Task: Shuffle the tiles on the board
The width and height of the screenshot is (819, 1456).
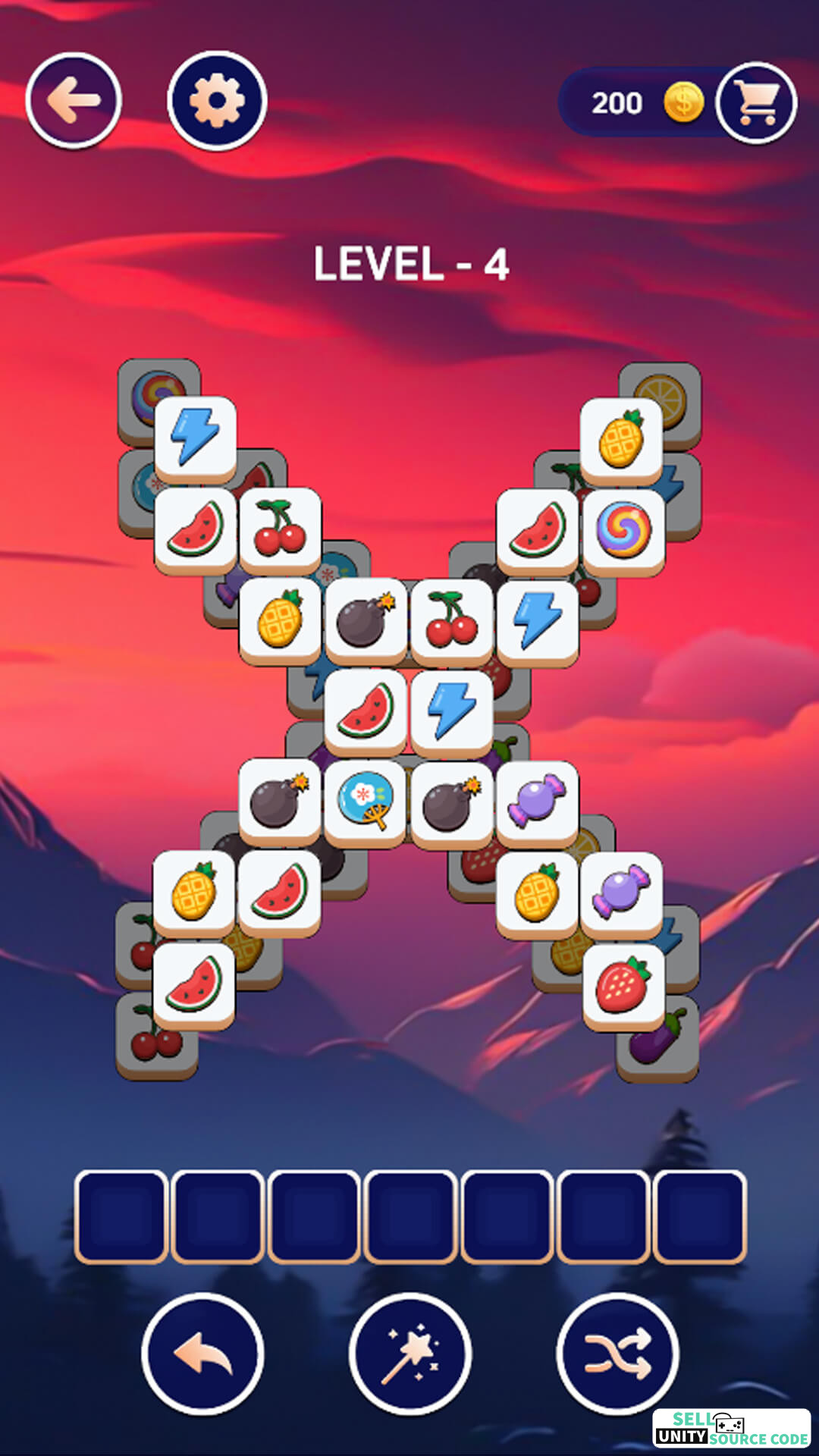Action: [617, 1354]
